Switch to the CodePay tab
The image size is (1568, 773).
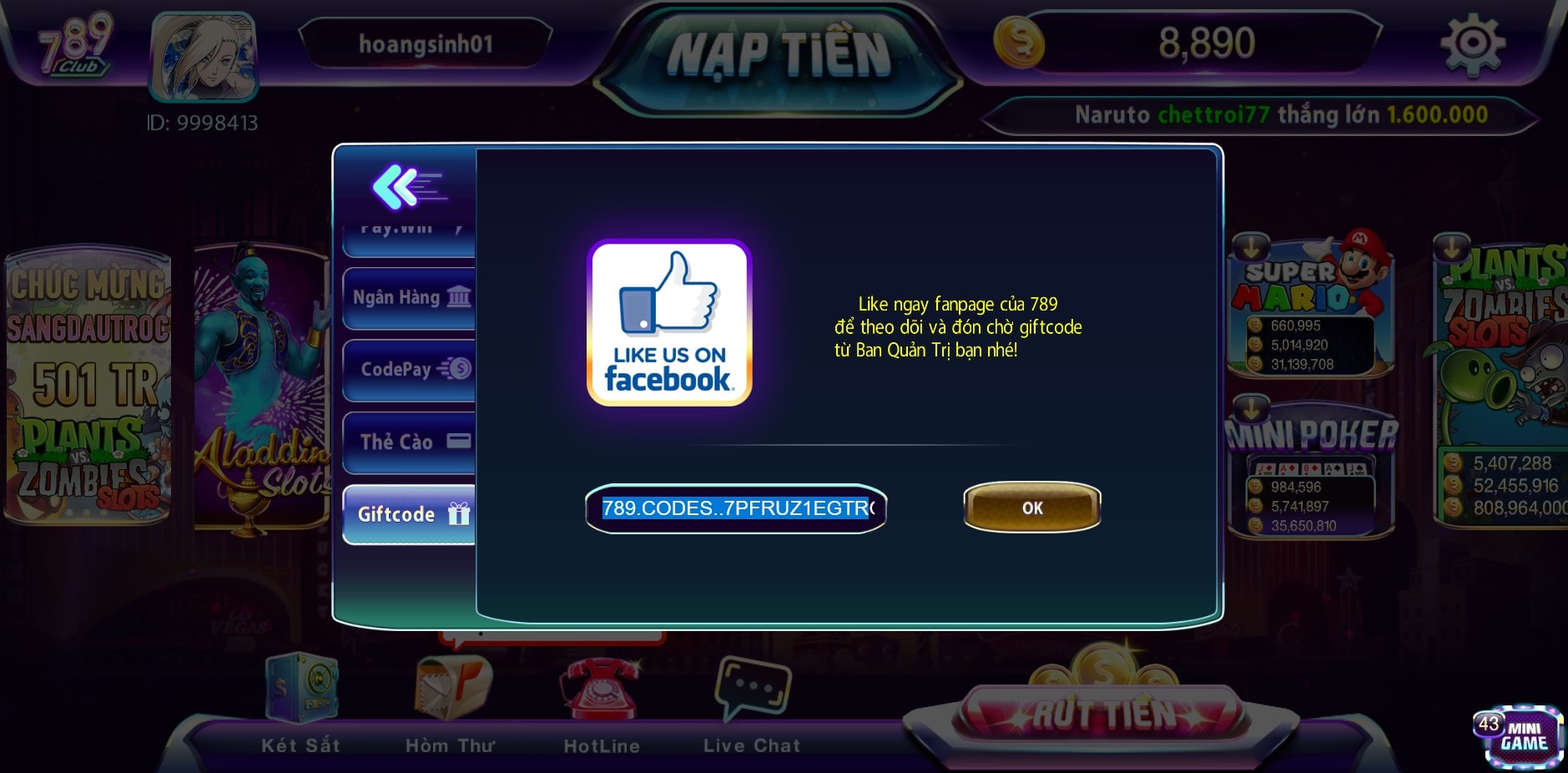pyautogui.click(x=406, y=369)
